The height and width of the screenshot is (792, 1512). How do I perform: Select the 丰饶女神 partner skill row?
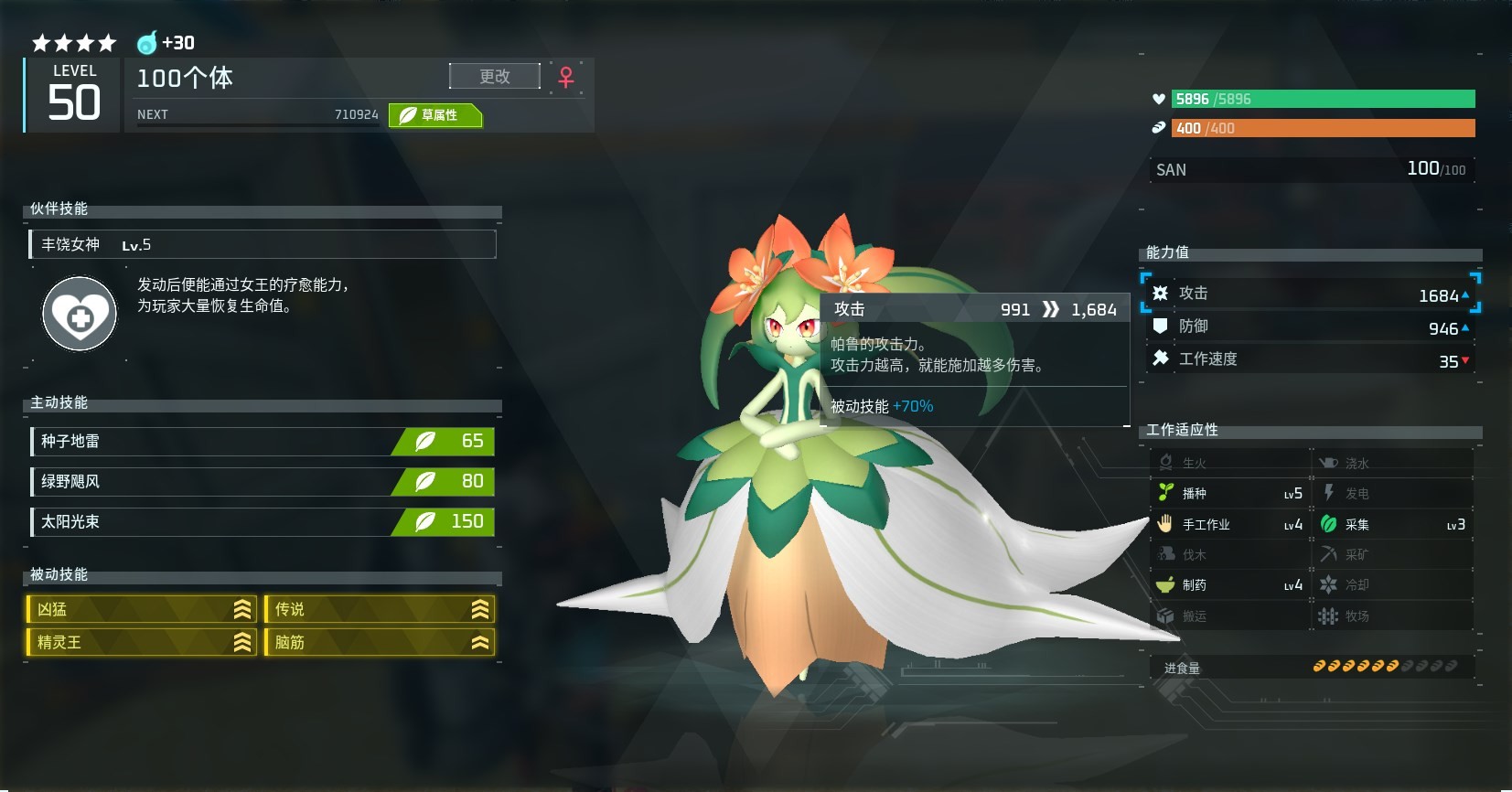click(x=263, y=244)
